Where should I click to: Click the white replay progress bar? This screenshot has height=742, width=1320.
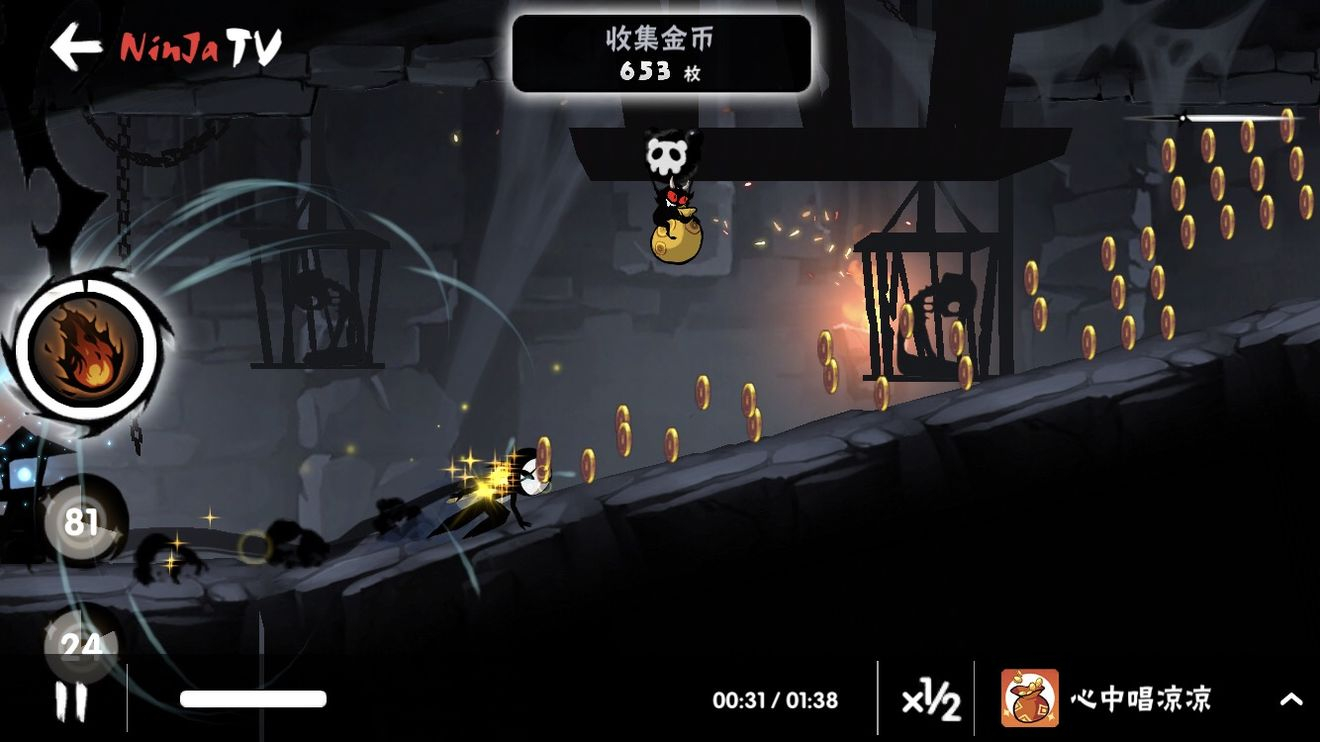[253, 699]
